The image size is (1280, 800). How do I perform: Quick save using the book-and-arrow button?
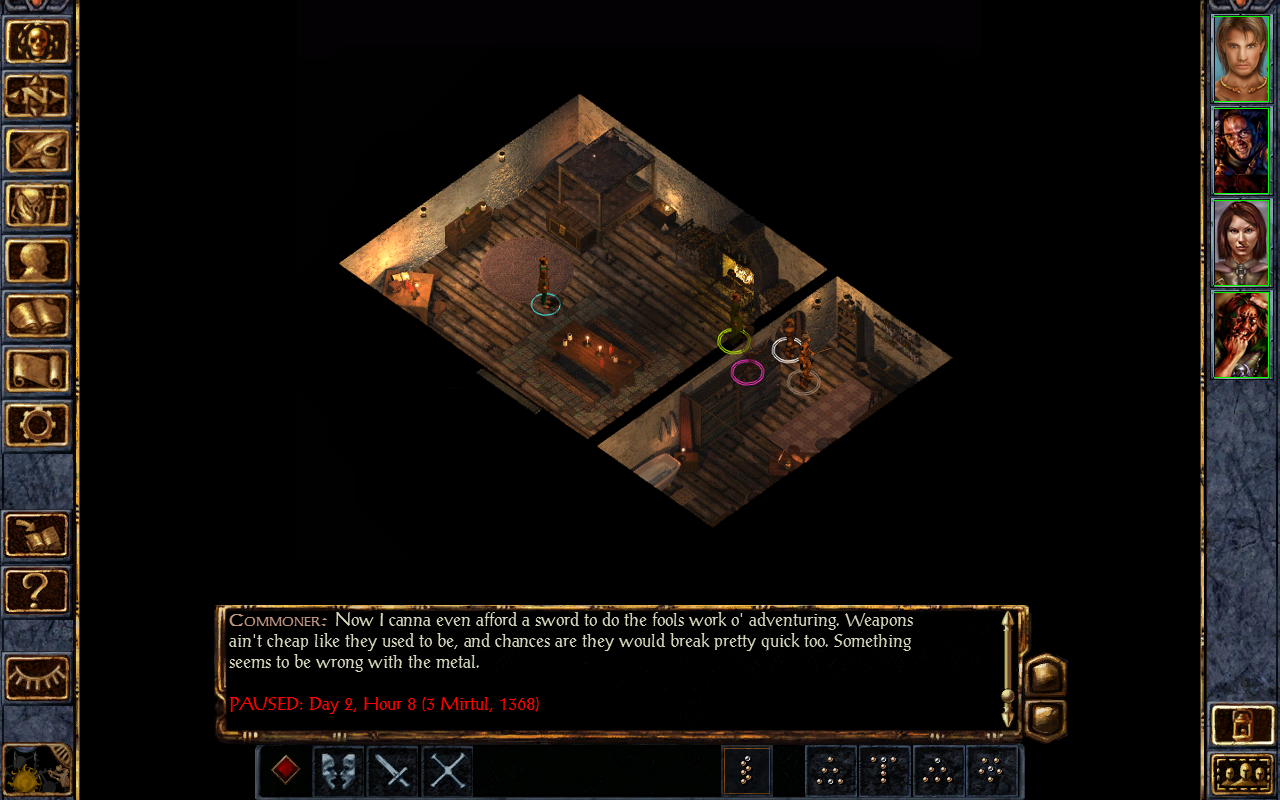(x=38, y=535)
